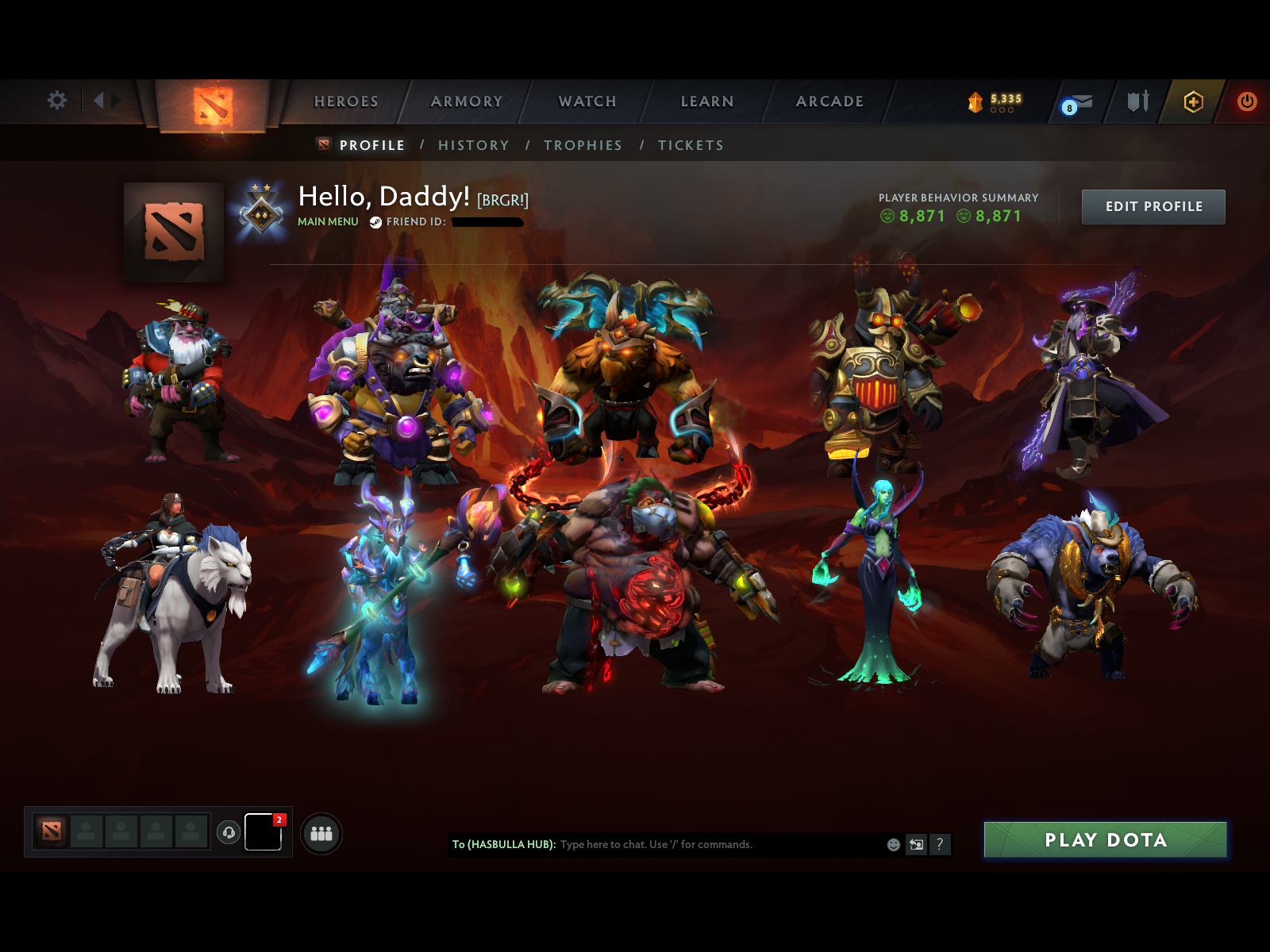
Task: Click the EDIT PROFILE button
Action: click(x=1153, y=206)
